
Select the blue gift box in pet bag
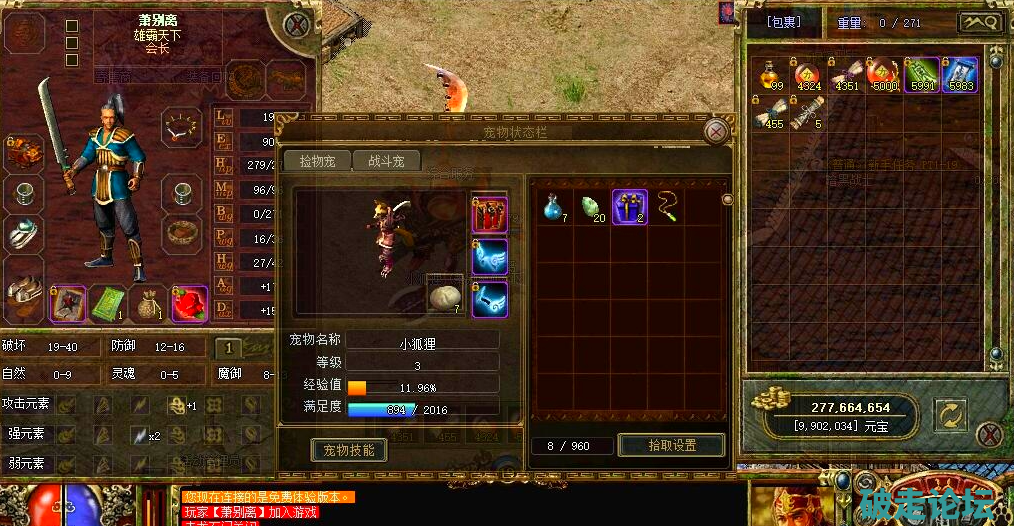coord(630,208)
